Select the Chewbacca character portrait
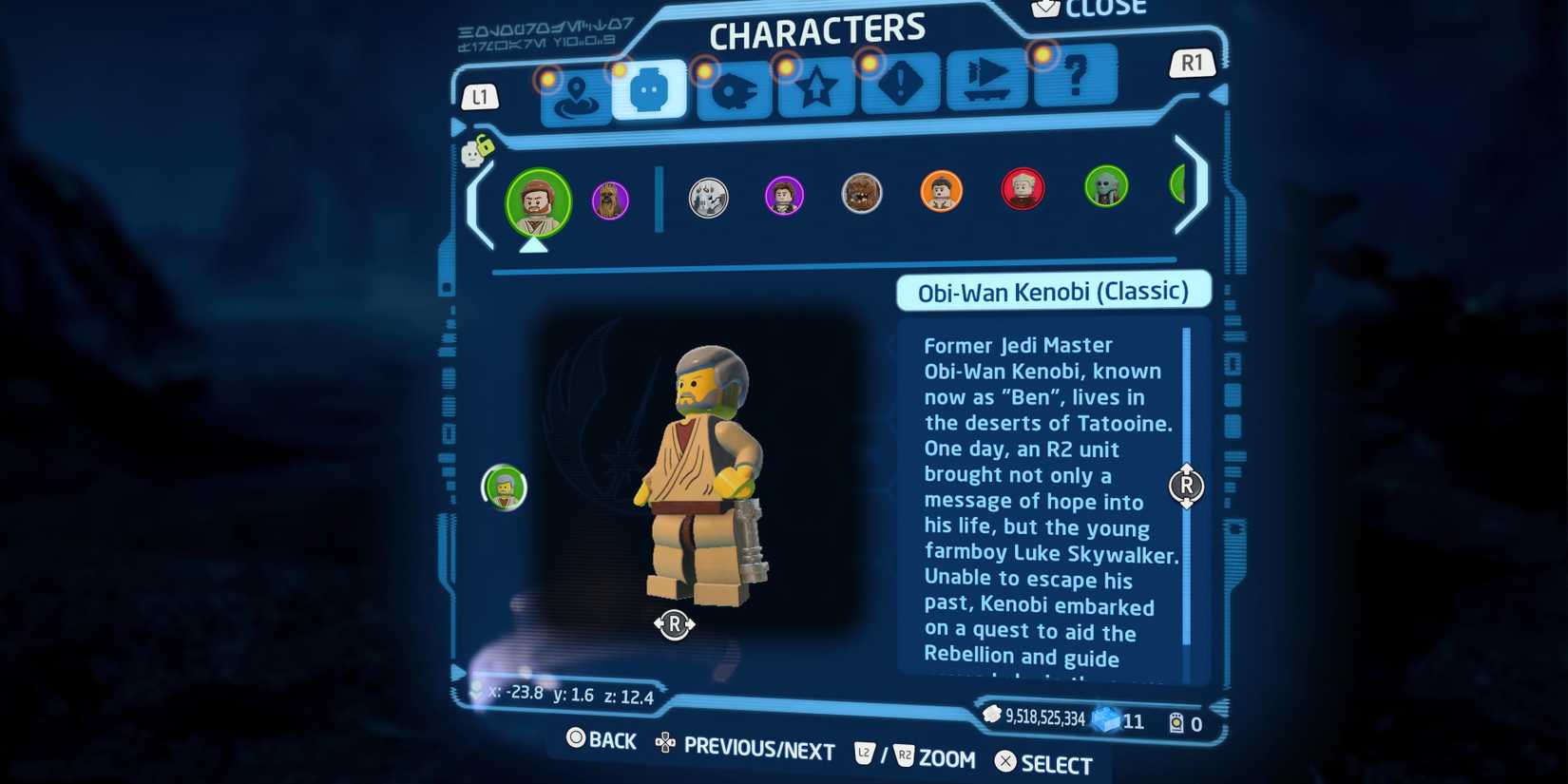1568x784 pixels. point(862,192)
